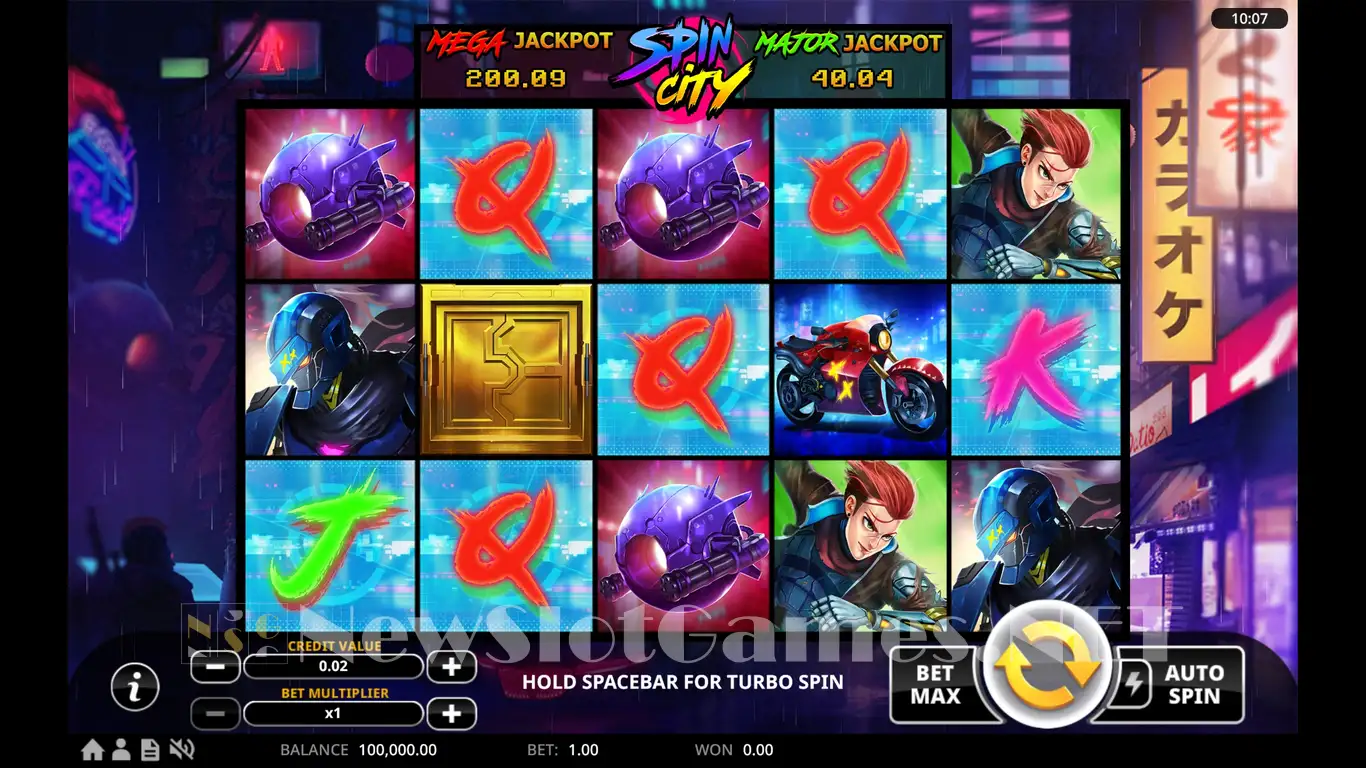Toggle the muted sound speaker icon
The width and height of the screenshot is (1366, 768).
(x=181, y=750)
